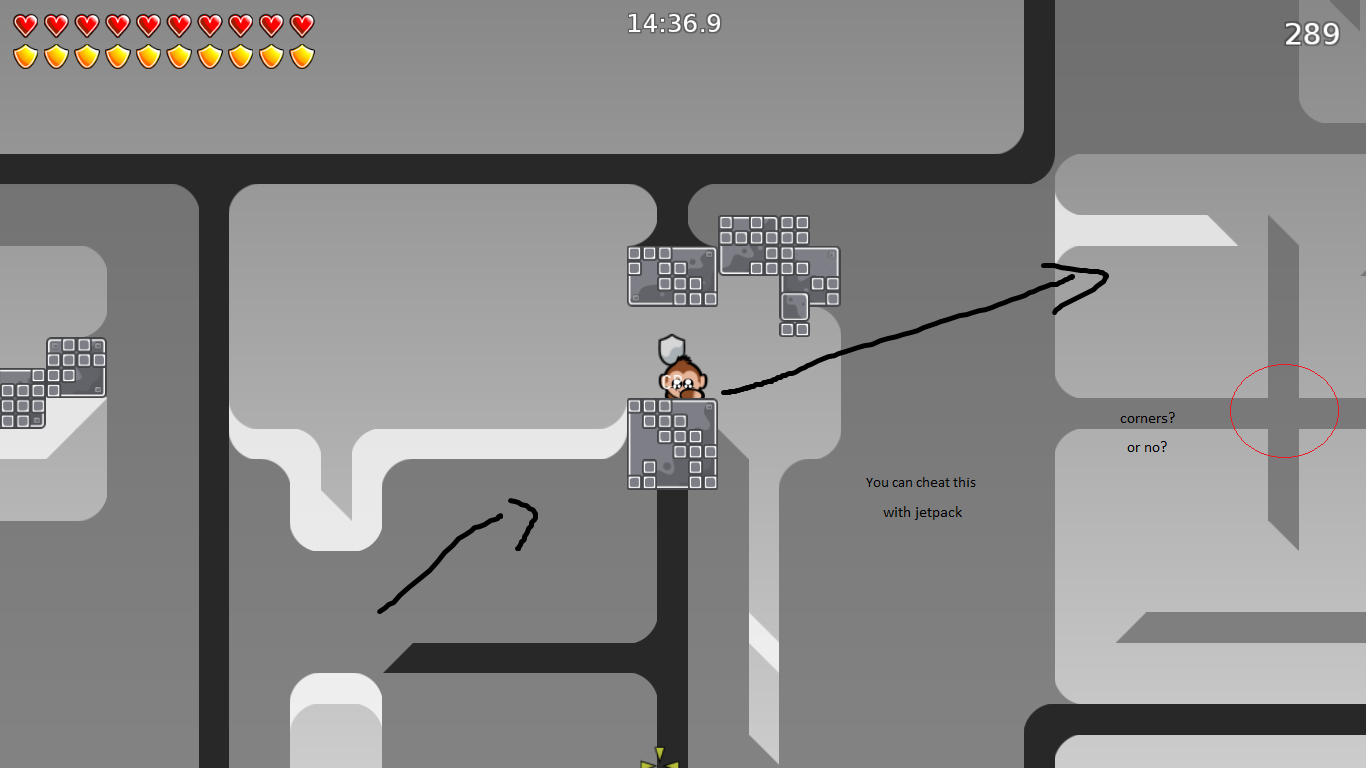
Task: Click the score counter reading 289
Action: pos(1314,33)
